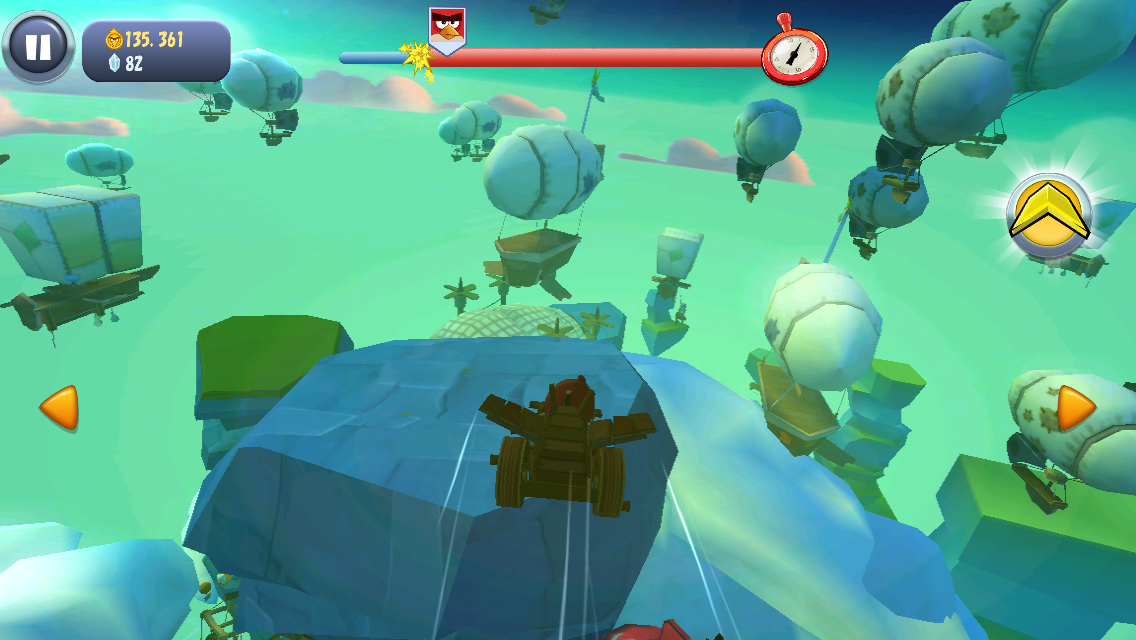Image resolution: width=1136 pixels, height=640 pixels.
Task: Activate the yellow chevron power-up
Action: [x=1048, y=215]
